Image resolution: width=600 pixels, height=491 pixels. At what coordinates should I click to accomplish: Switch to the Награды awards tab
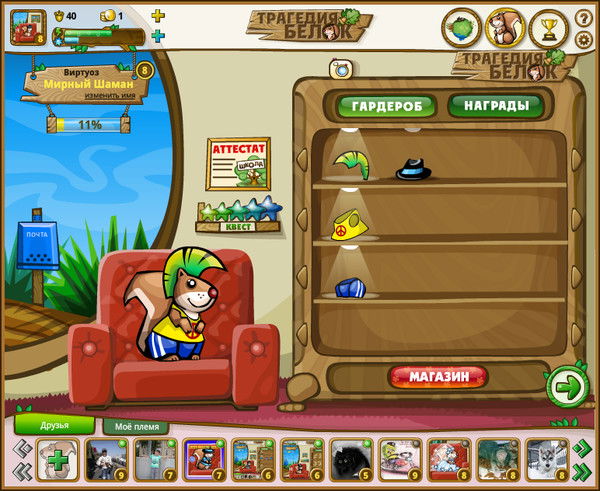pyautogui.click(x=495, y=105)
